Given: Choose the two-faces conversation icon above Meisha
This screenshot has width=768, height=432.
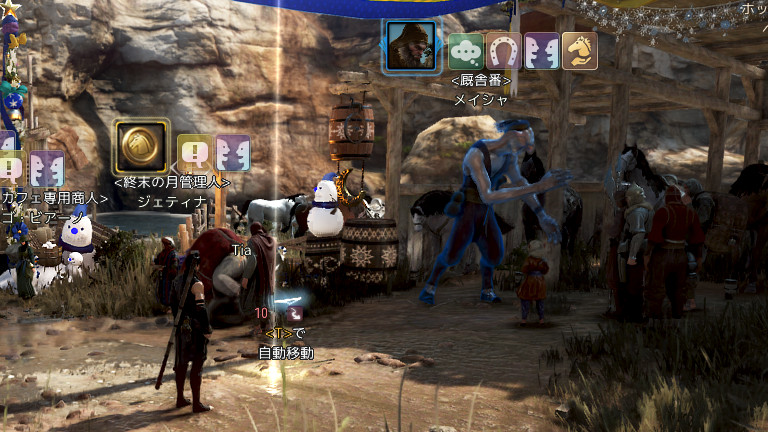Looking at the screenshot, I should [x=542, y=51].
